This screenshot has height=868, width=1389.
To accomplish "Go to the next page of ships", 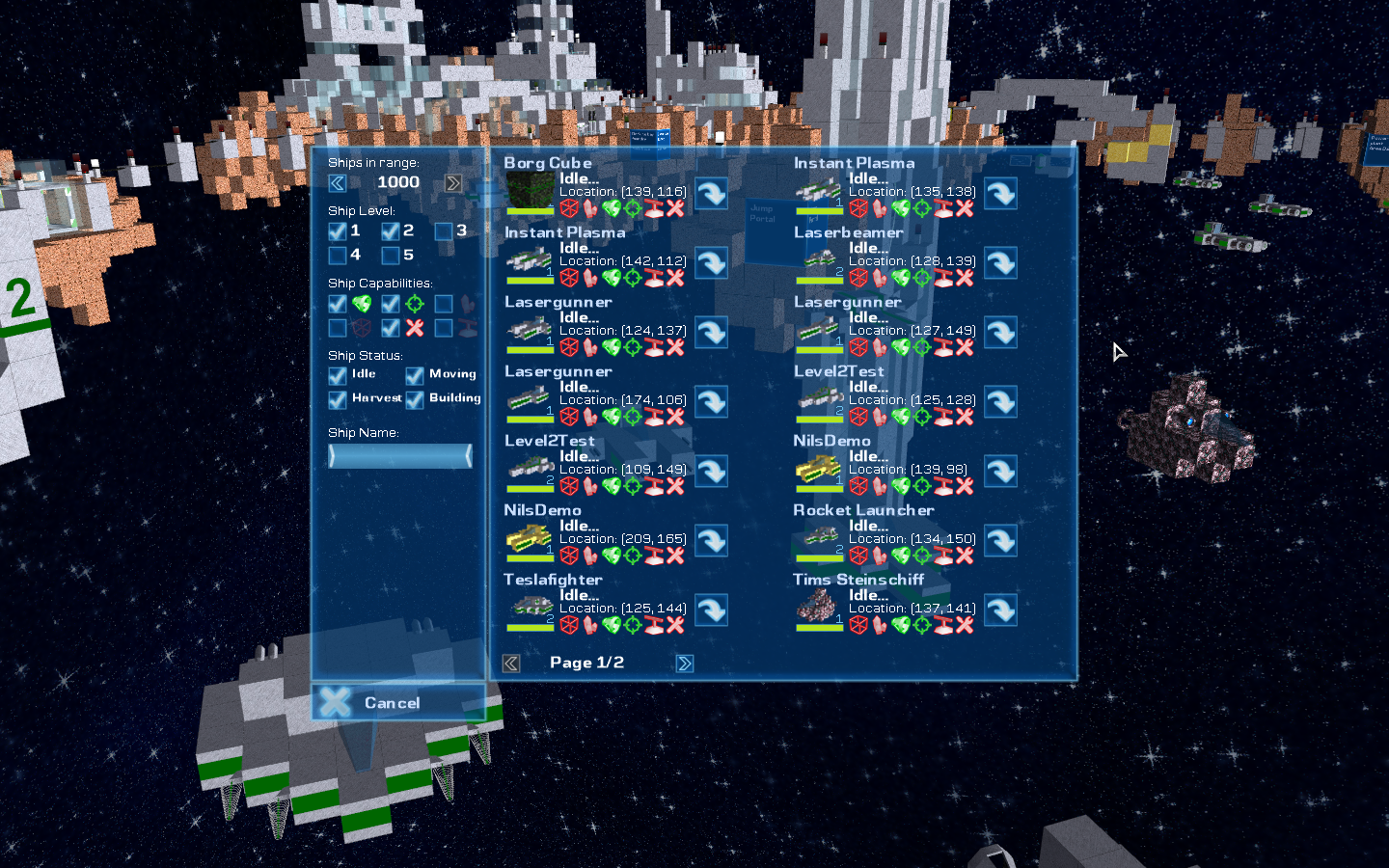I will [x=685, y=664].
